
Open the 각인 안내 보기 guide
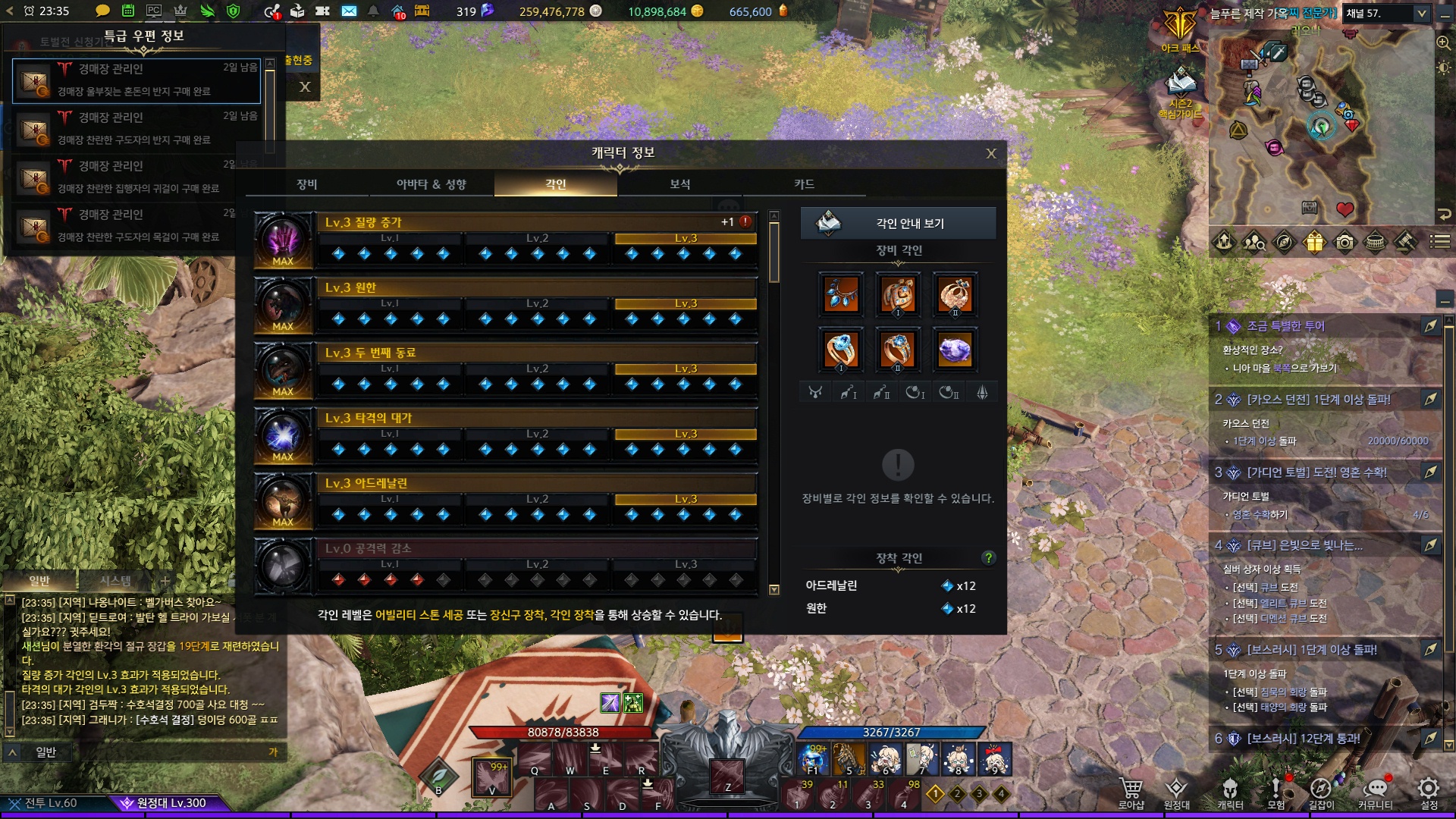point(899,224)
